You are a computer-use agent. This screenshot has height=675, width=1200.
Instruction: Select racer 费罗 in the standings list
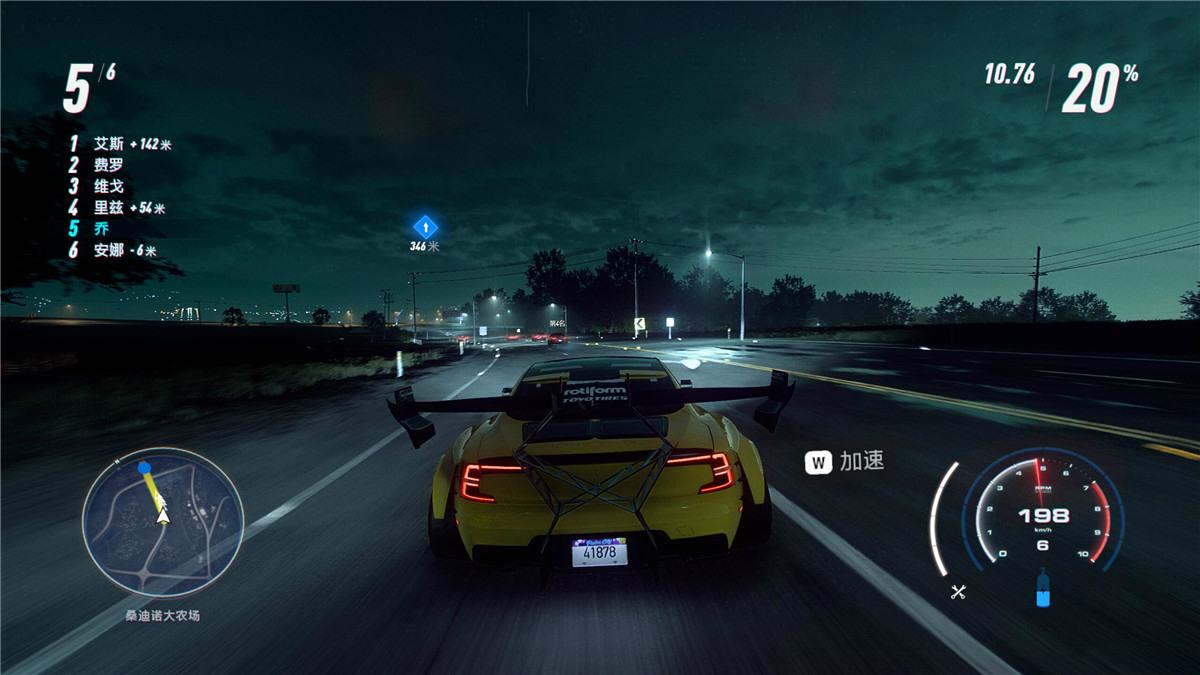(108, 165)
